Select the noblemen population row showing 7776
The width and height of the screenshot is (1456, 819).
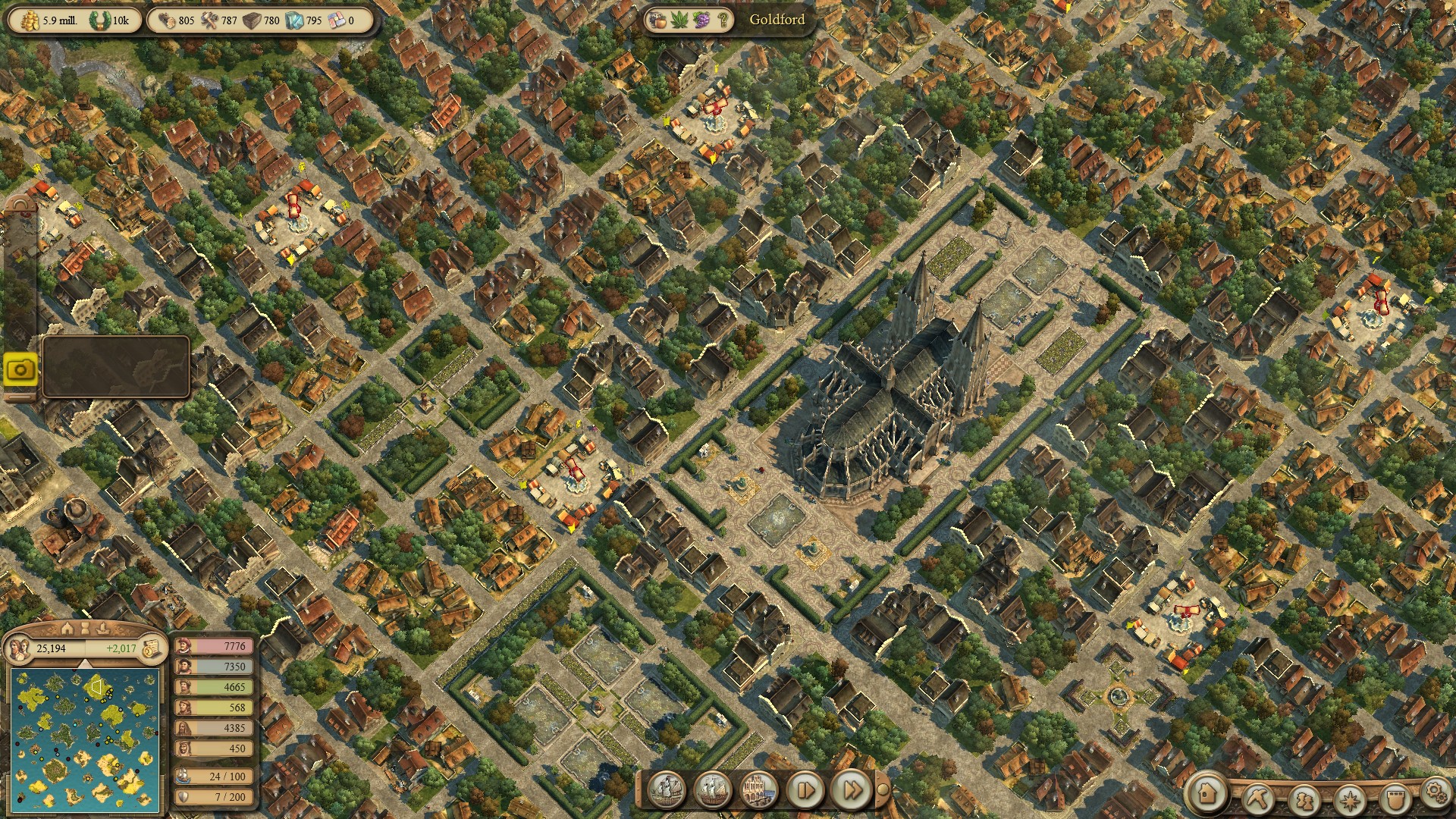[215, 646]
